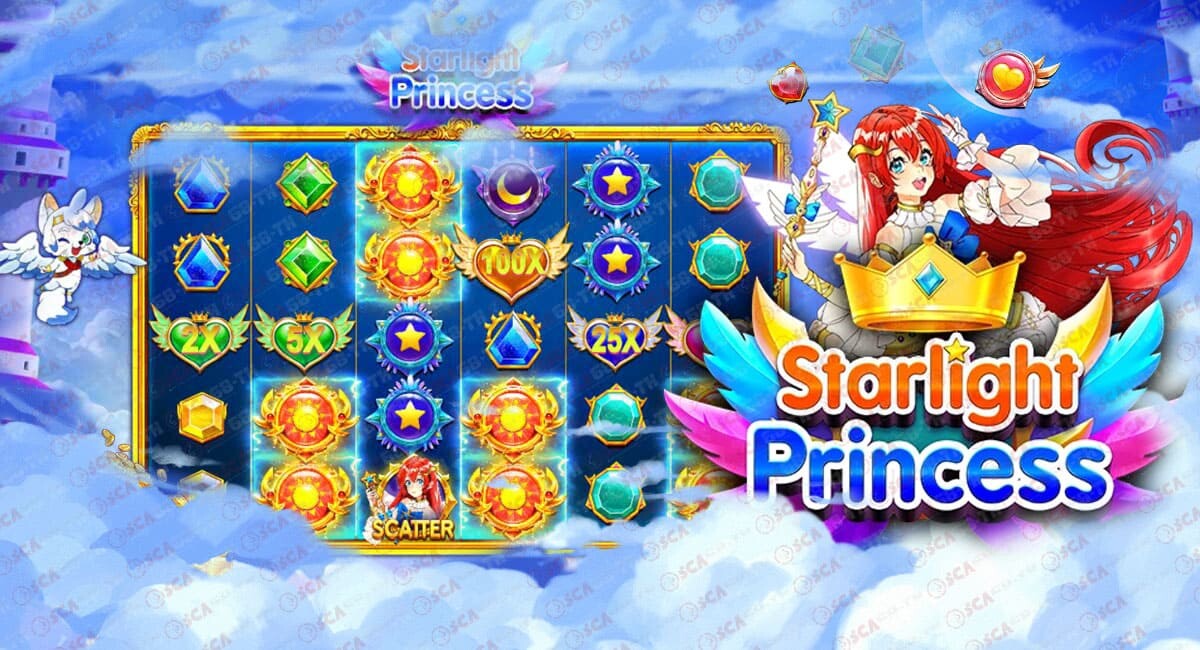Select the 100X golden heart multiplier
The image size is (1200, 650).
[x=511, y=265]
